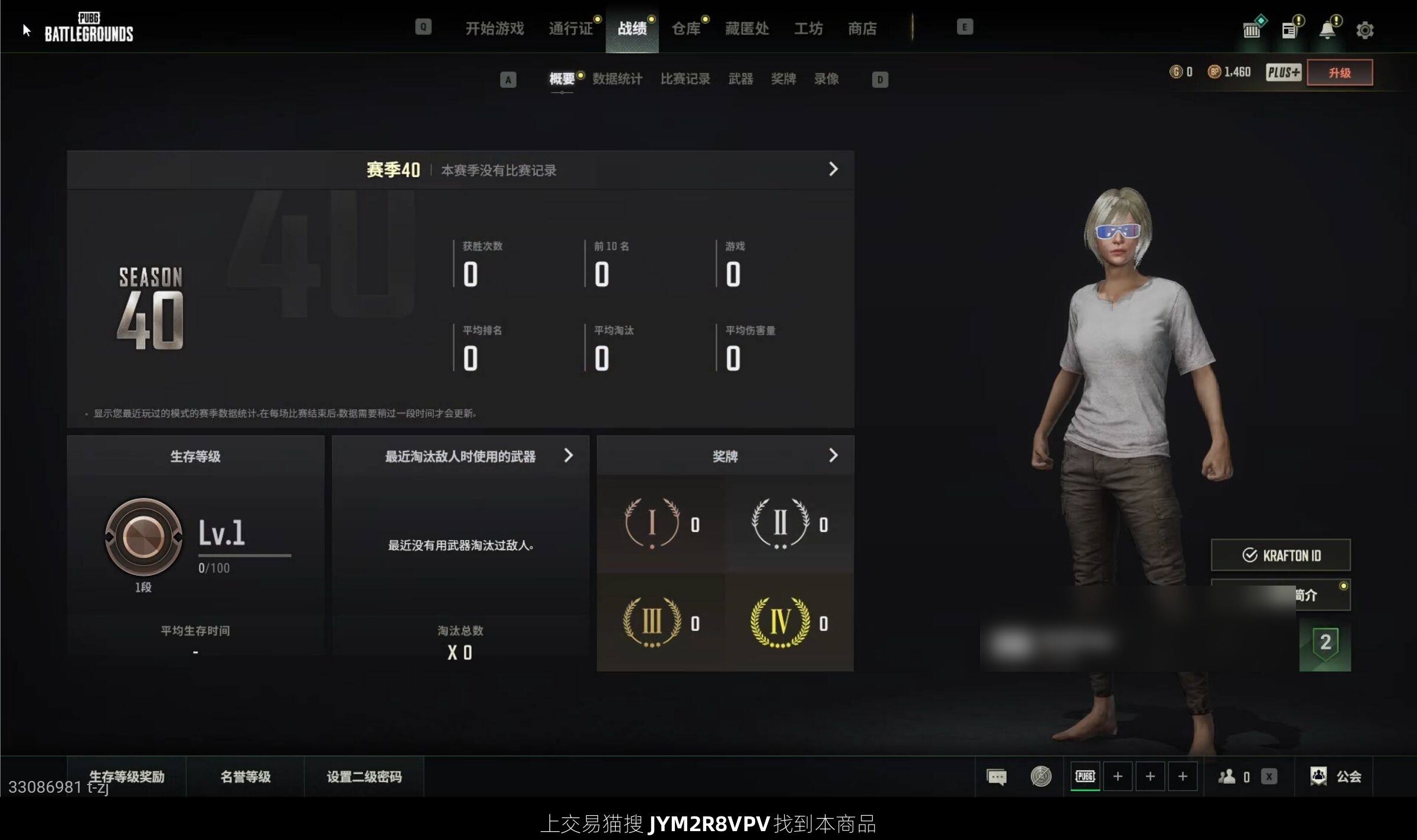Open 生存等级奖励 rewards
The image size is (1417, 840).
click(126, 777)
